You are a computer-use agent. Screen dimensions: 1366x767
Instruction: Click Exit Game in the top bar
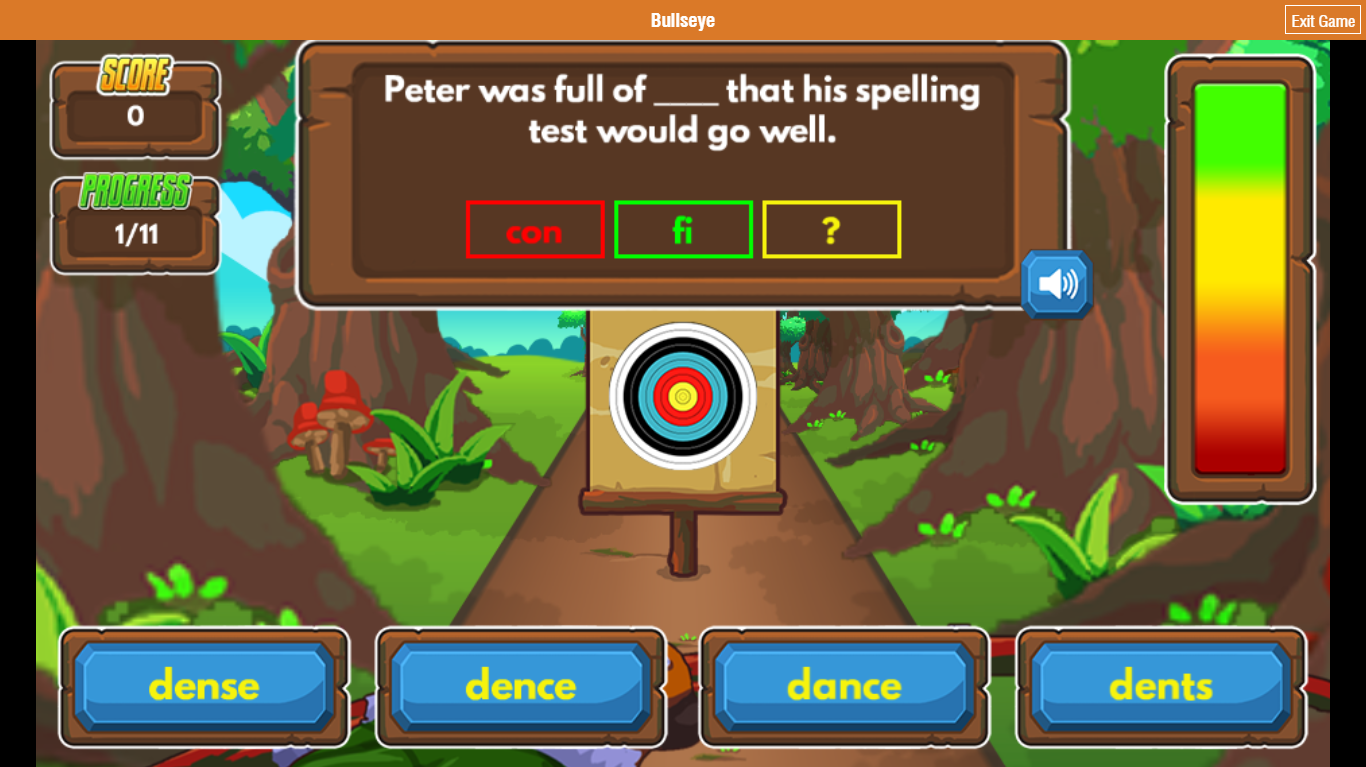coord(1322,19)
